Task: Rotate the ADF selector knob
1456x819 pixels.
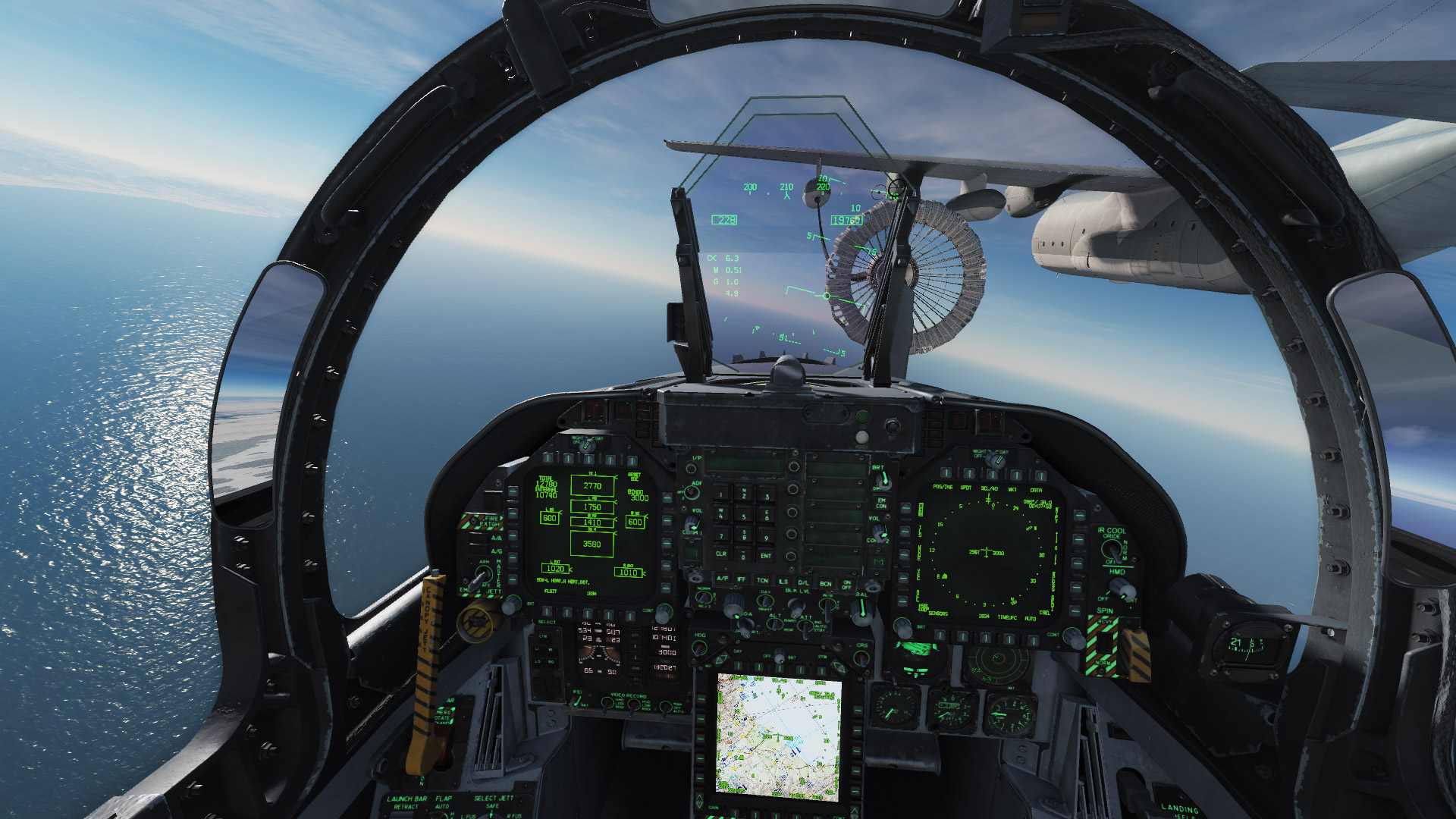Action: tap(692, 493)
